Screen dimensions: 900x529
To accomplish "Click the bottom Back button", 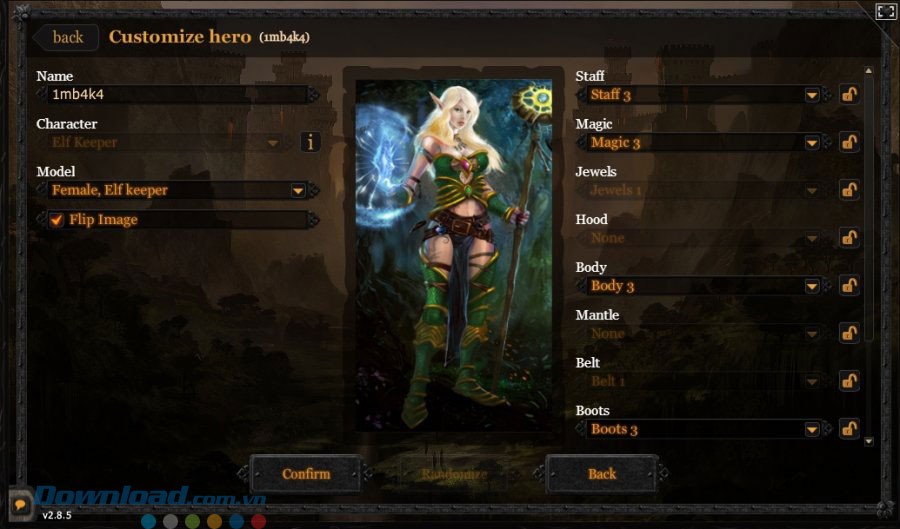I will click(601, 473).
